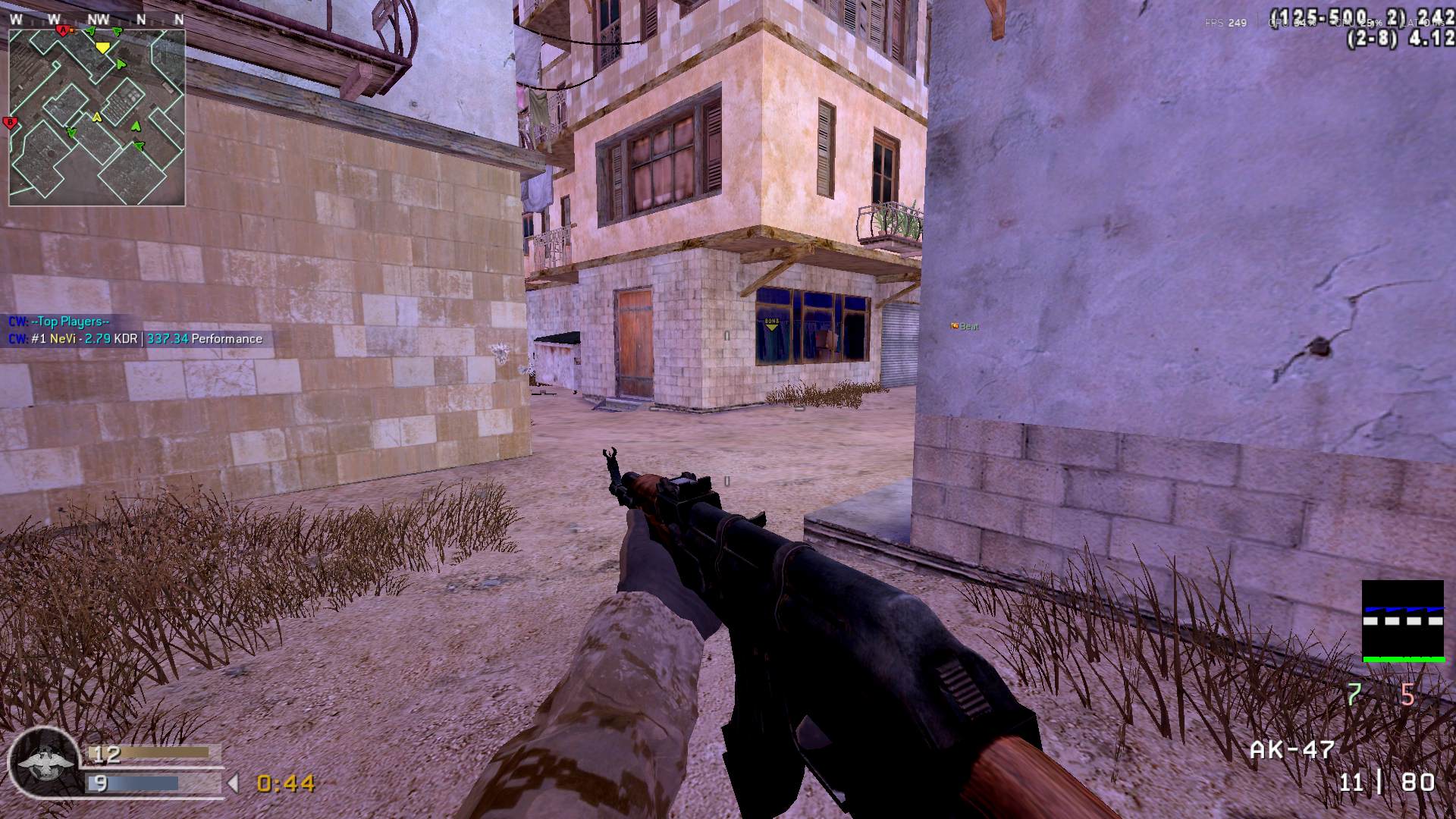Click the A bombsite marker on minimap
This screenshot has height=819, width=1456.
pos(62,30)
